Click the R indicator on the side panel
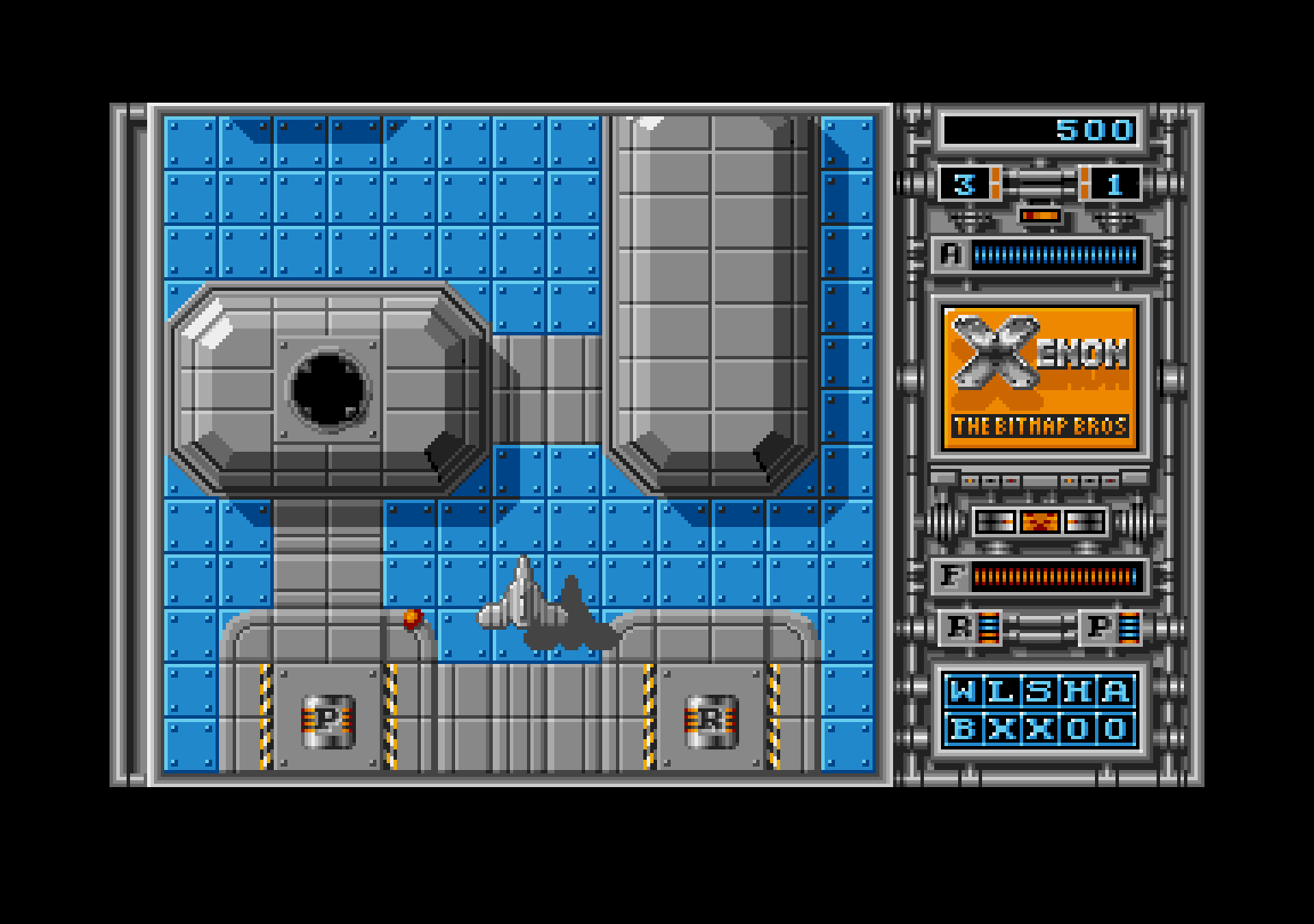This screenshot has width=1314, height=924. coord(959,629)
